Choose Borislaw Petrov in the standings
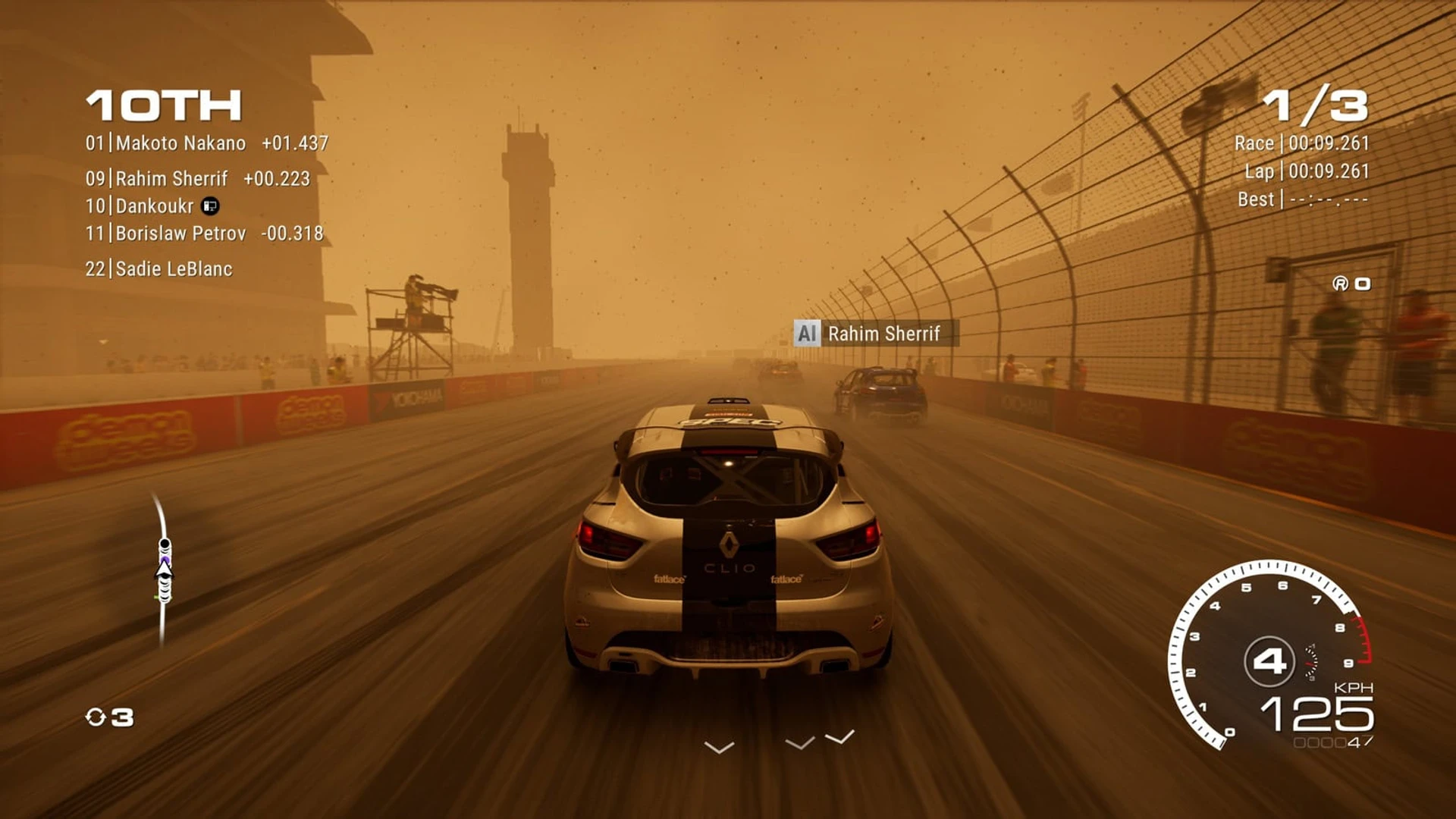 (x=204, y=234)
